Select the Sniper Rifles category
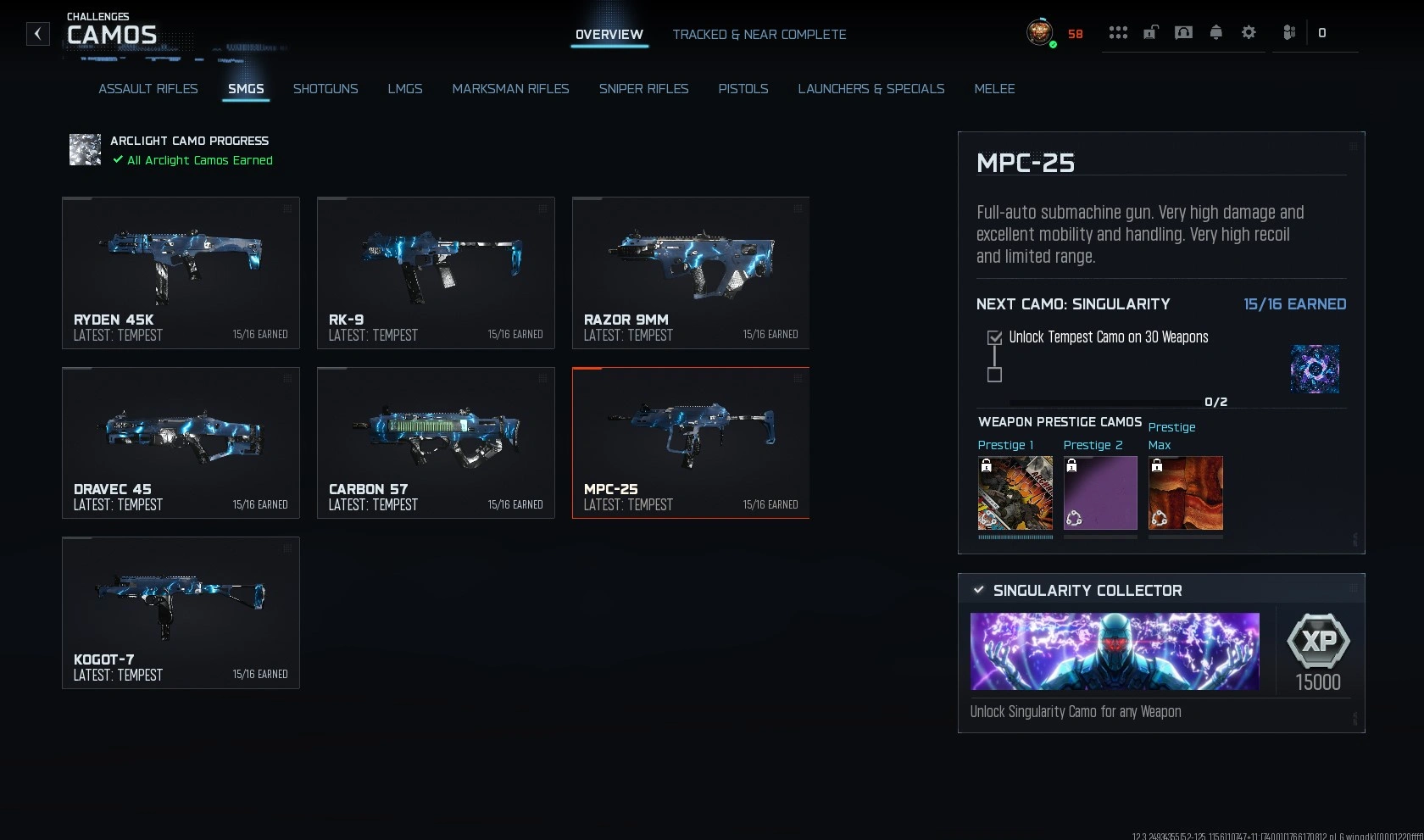Screen dimensions: 1424x840 (644, 89)
